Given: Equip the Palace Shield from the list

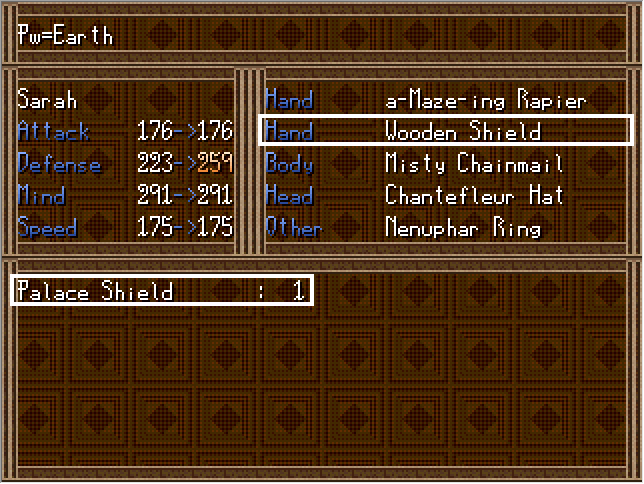Looking at the screenshot, I should click(x=161, y=291).
